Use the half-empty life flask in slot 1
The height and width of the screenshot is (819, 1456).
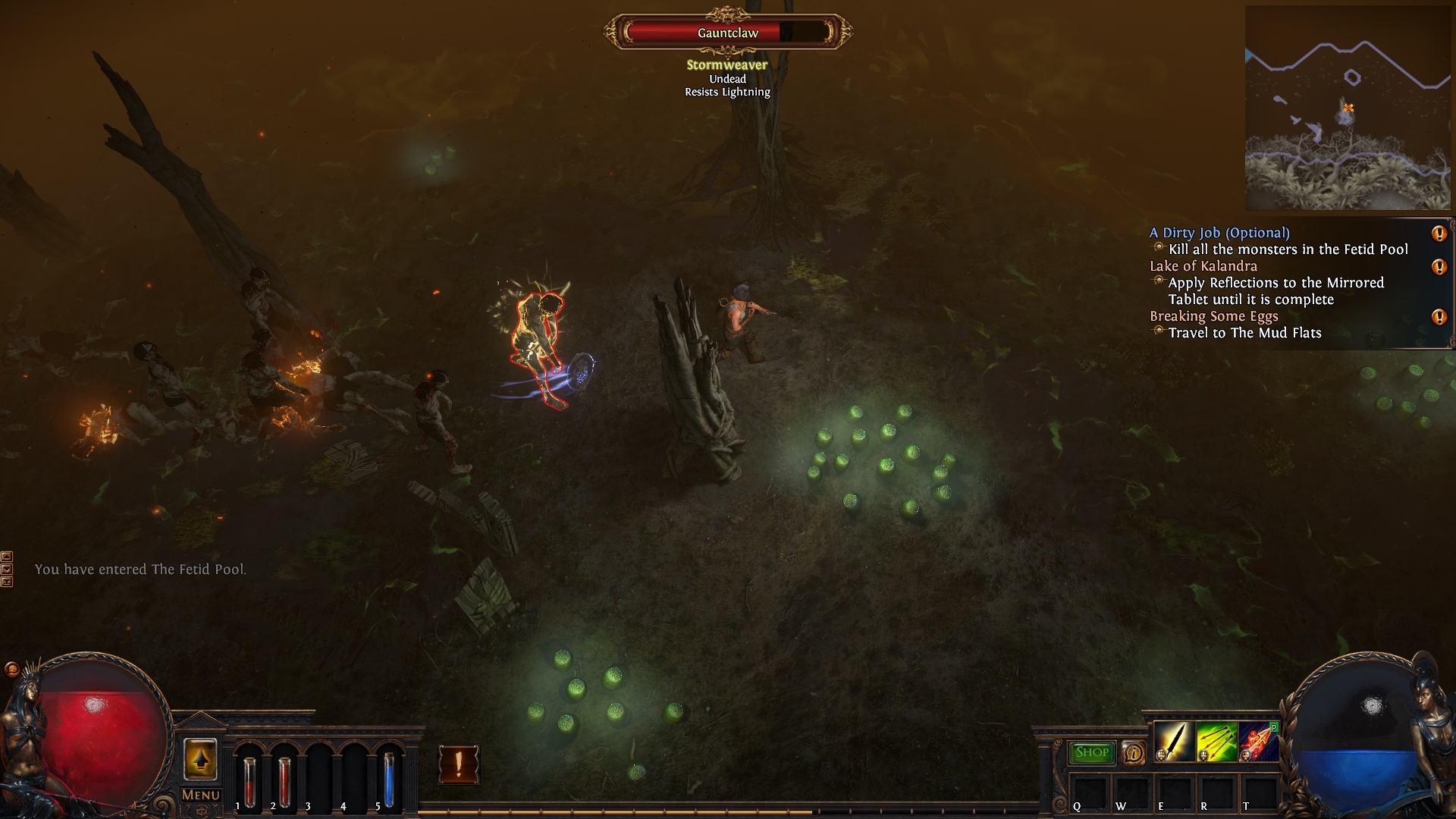pos(249,780)
